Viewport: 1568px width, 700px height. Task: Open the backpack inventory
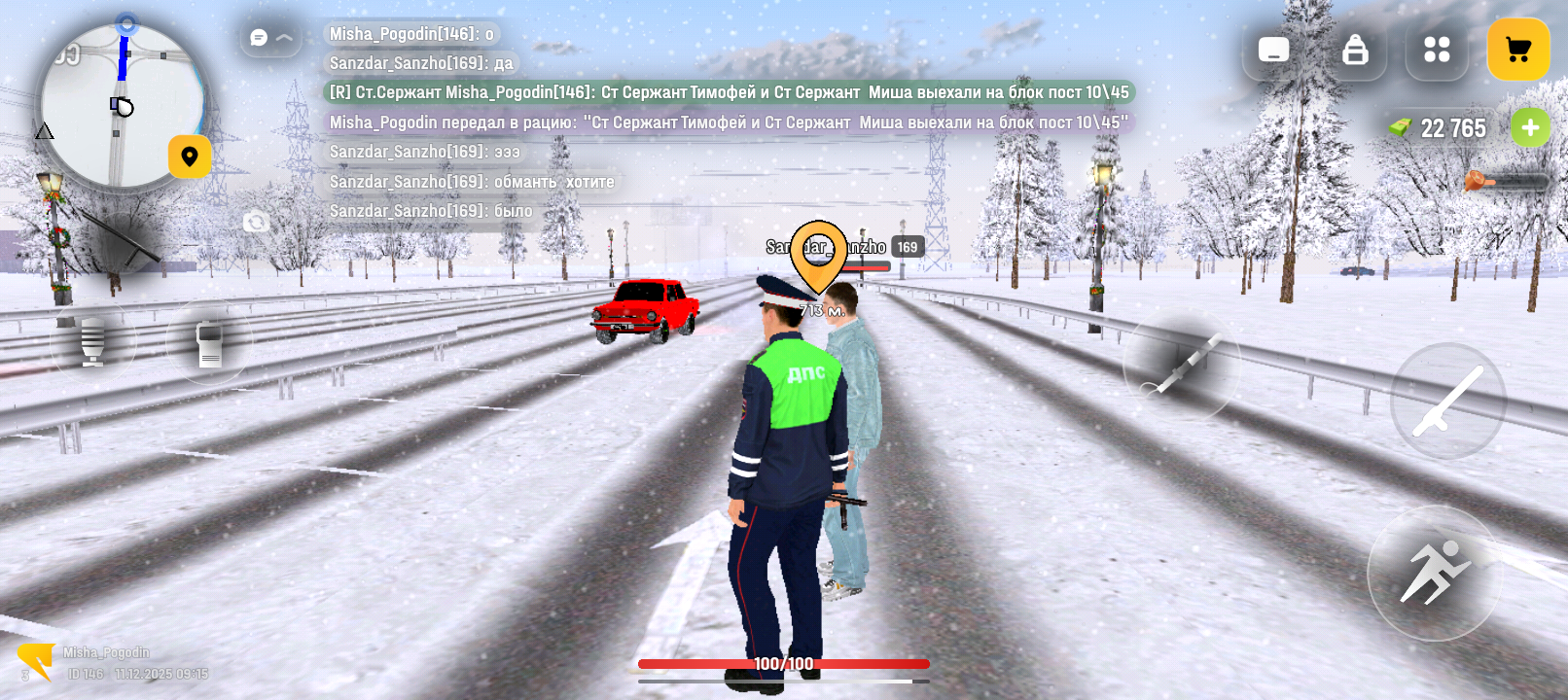click(1355, 50)
